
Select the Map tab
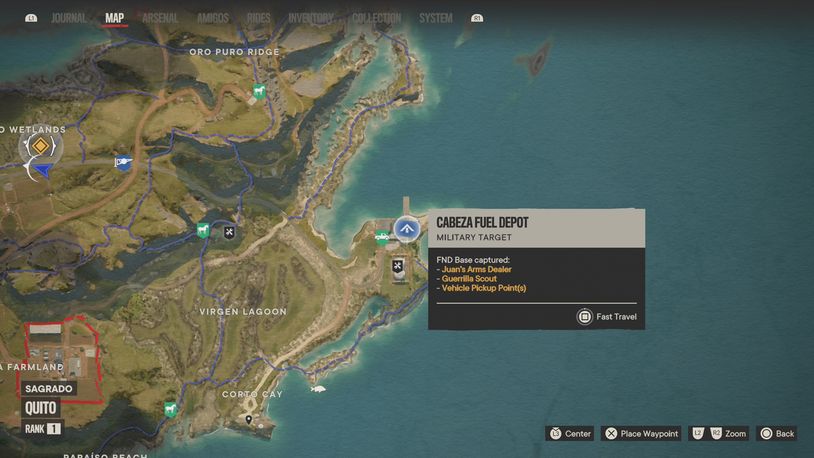tap(115, 18)
